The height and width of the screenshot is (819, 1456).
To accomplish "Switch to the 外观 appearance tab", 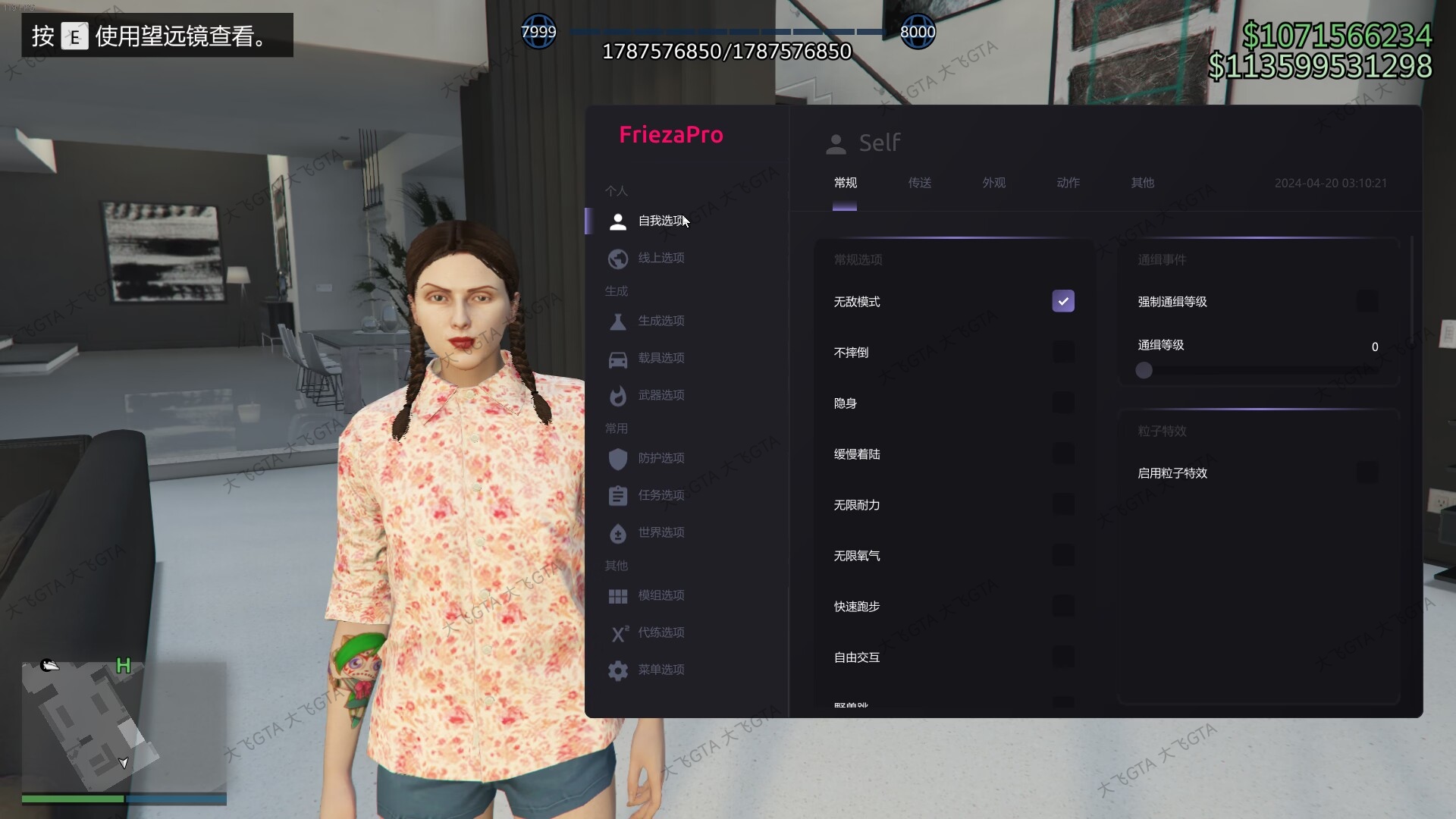I will coord(993,183).
